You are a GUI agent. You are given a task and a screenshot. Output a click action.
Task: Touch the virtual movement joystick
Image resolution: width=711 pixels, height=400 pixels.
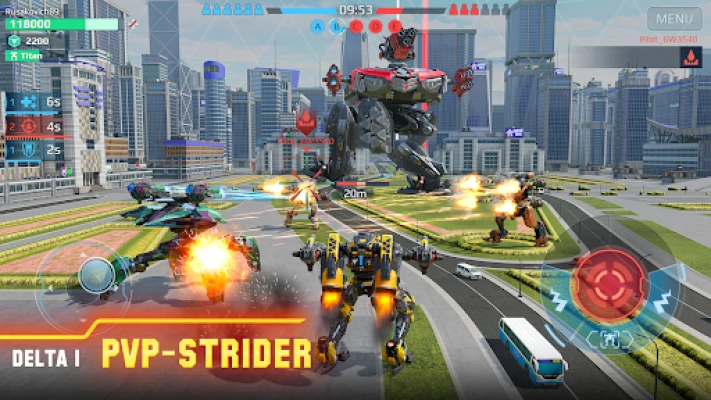coord(96,276)
